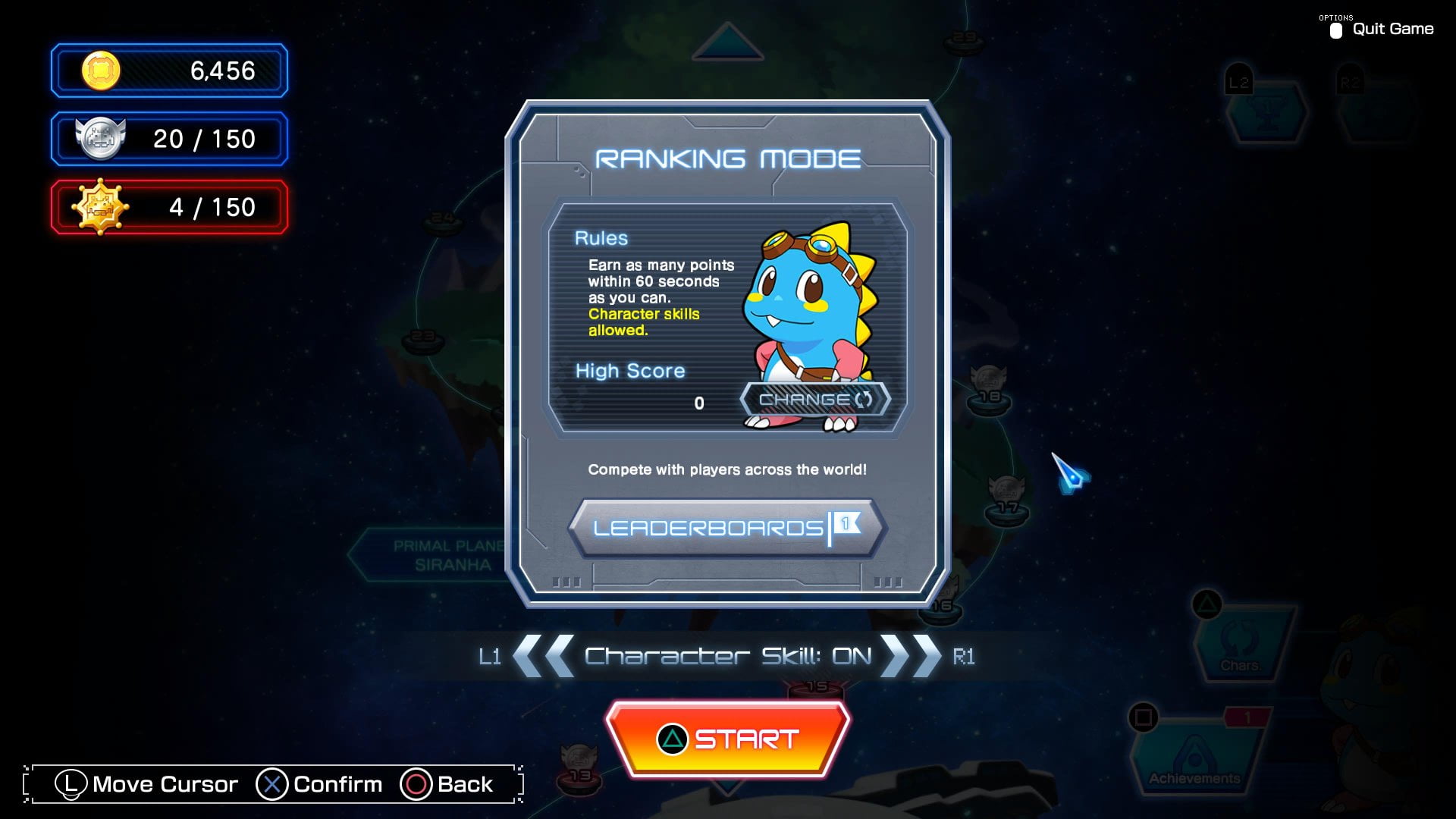Click the circle Back button icon

pos(416,784)
